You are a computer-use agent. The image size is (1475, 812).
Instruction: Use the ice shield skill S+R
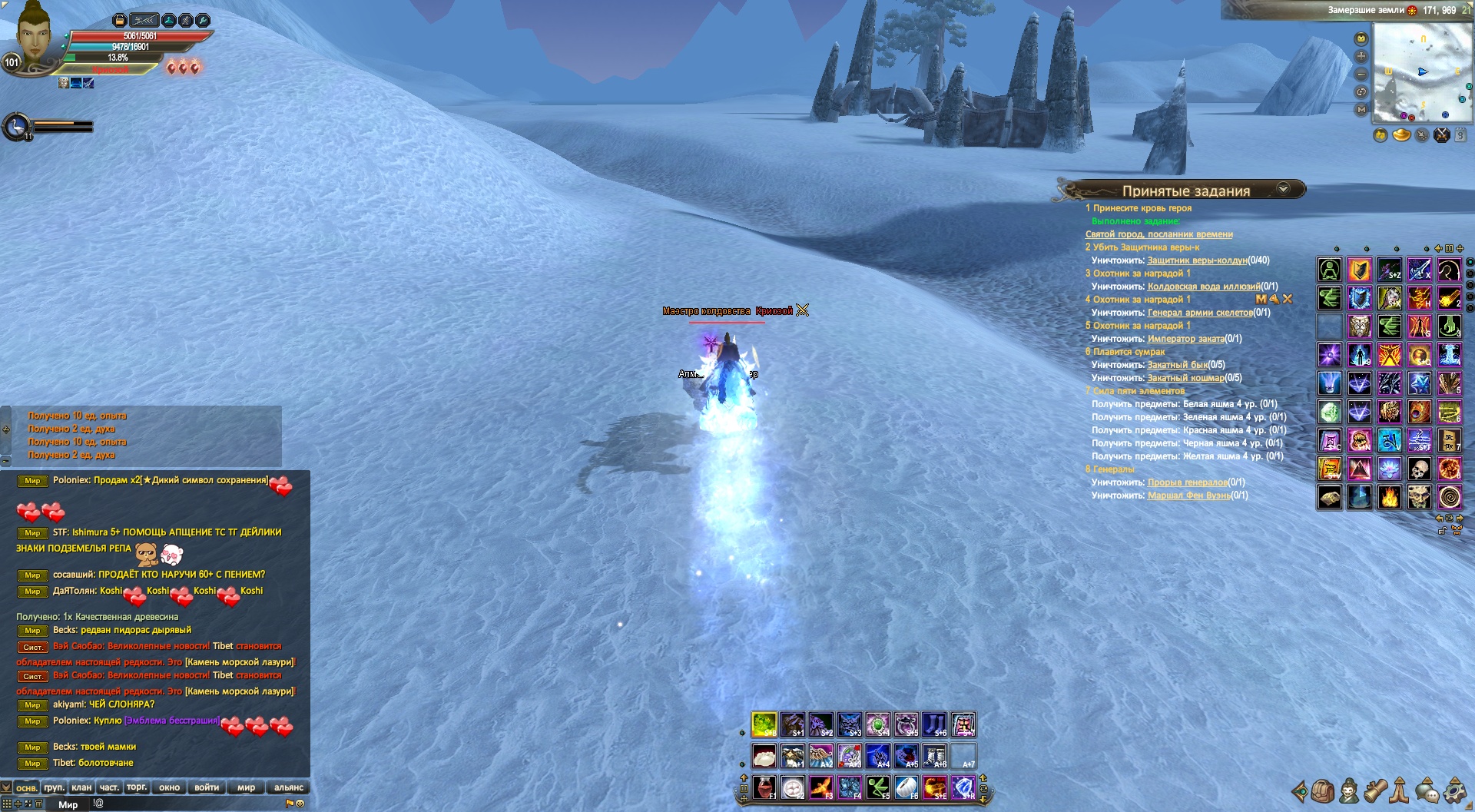(x=963, y=787)
